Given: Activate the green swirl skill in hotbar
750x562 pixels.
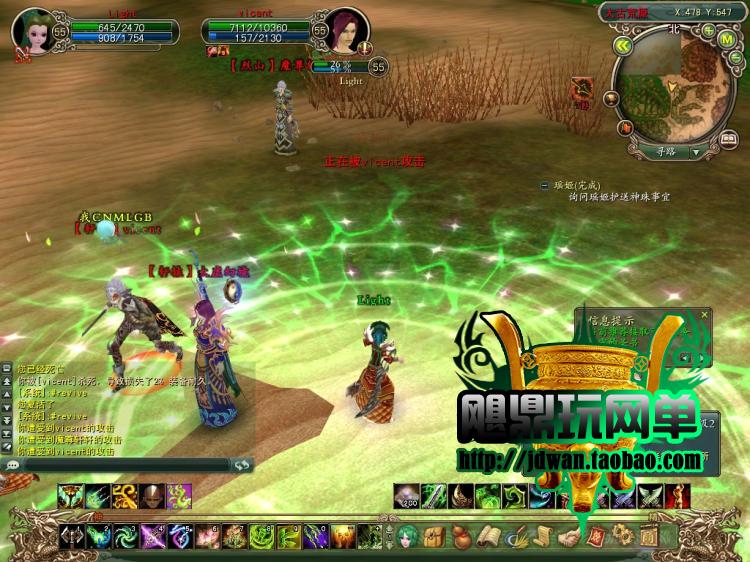Looking at the screenshot, I should coord(125,537).
